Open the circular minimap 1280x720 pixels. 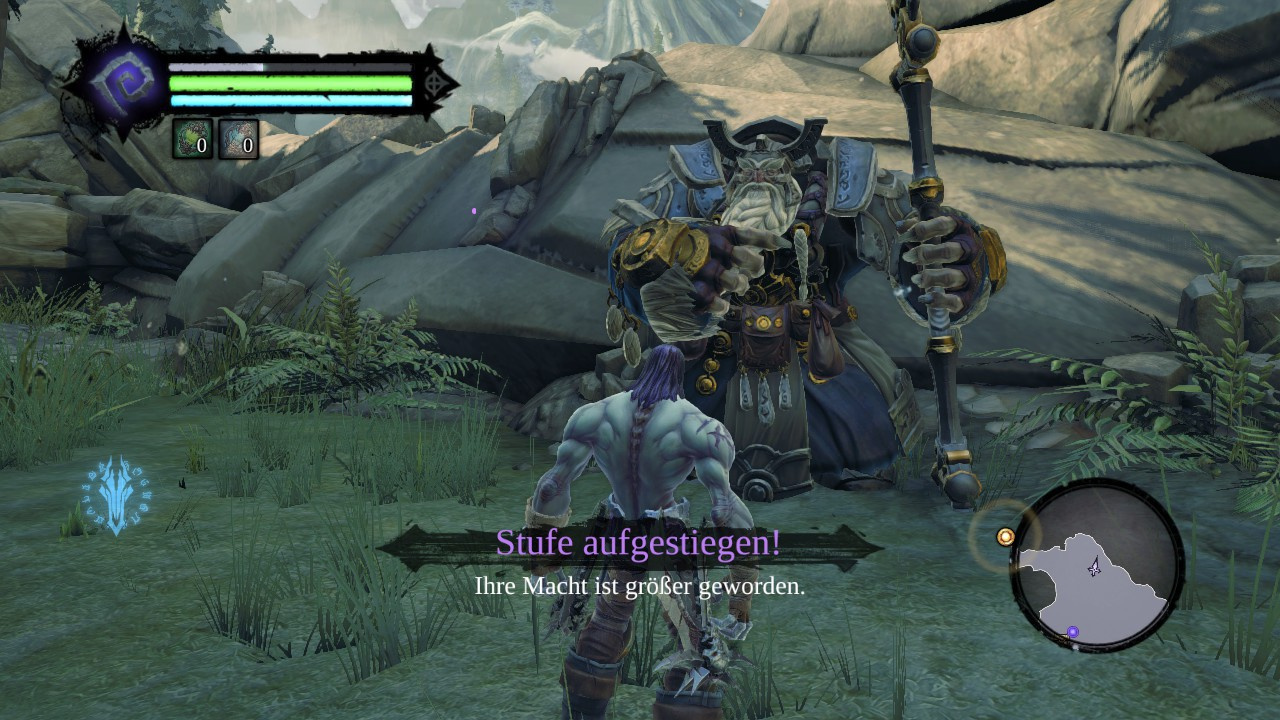pos(1096,565)
